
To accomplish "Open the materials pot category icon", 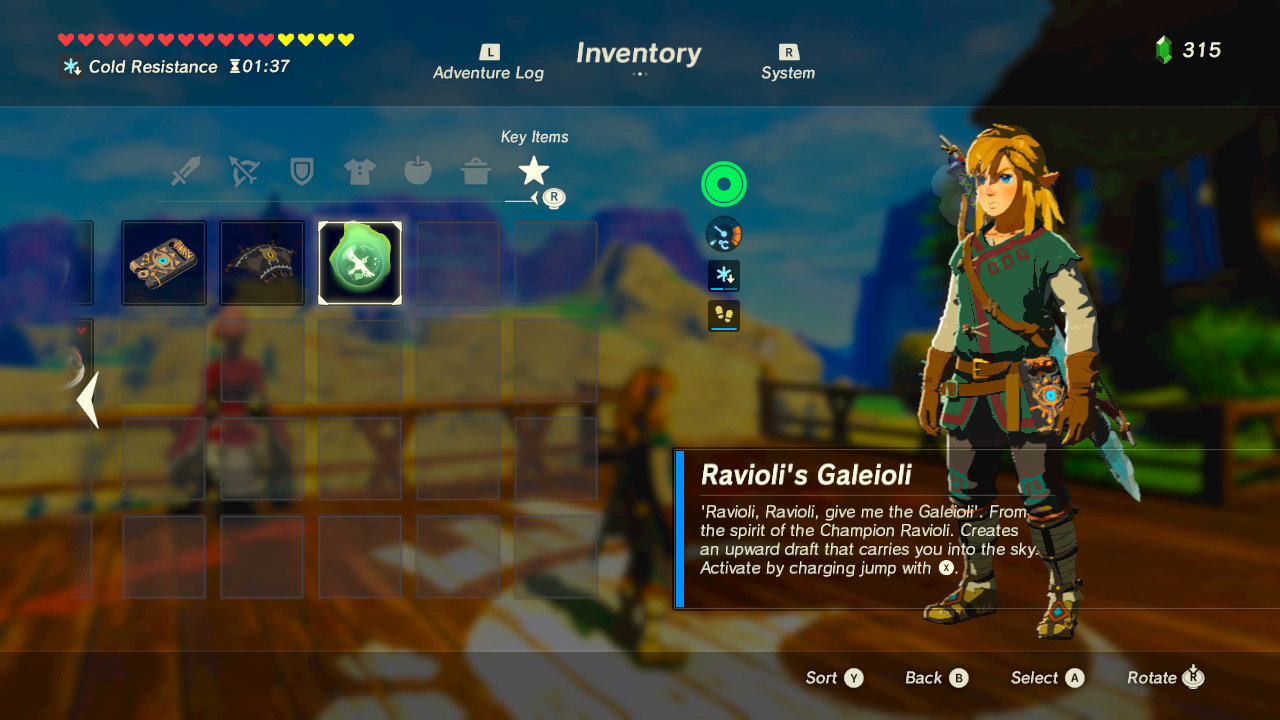I will (x=476, y=170).
